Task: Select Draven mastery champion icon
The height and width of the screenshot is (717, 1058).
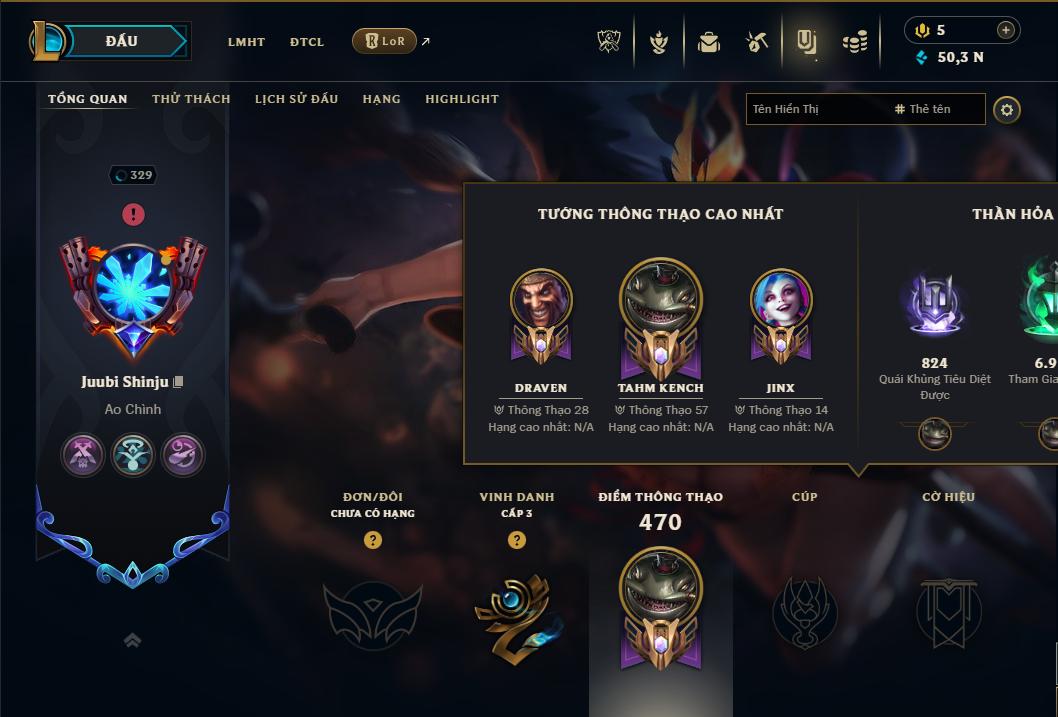Action: click(541, 300)
